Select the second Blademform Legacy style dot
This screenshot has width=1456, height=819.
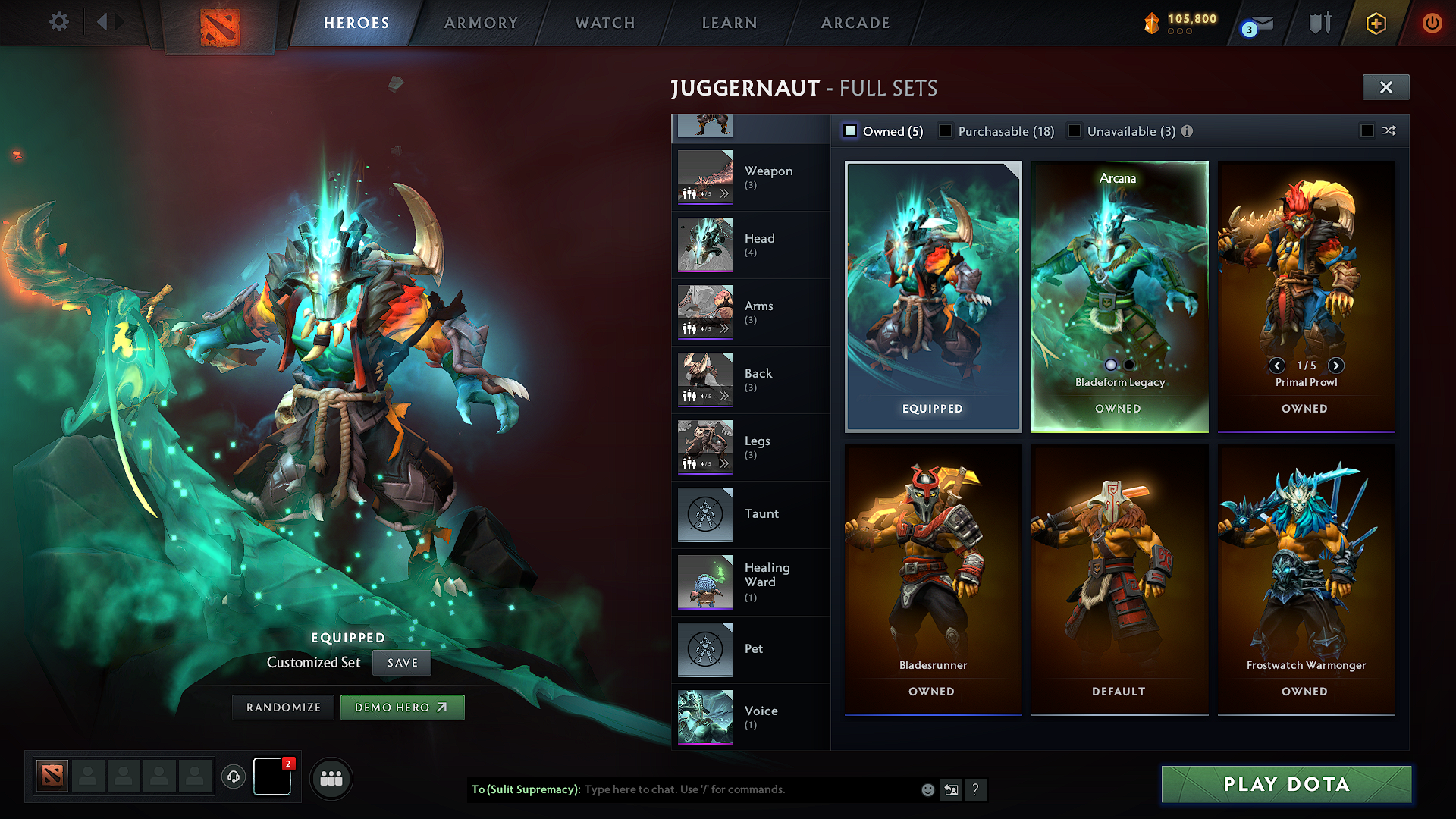1129,365
